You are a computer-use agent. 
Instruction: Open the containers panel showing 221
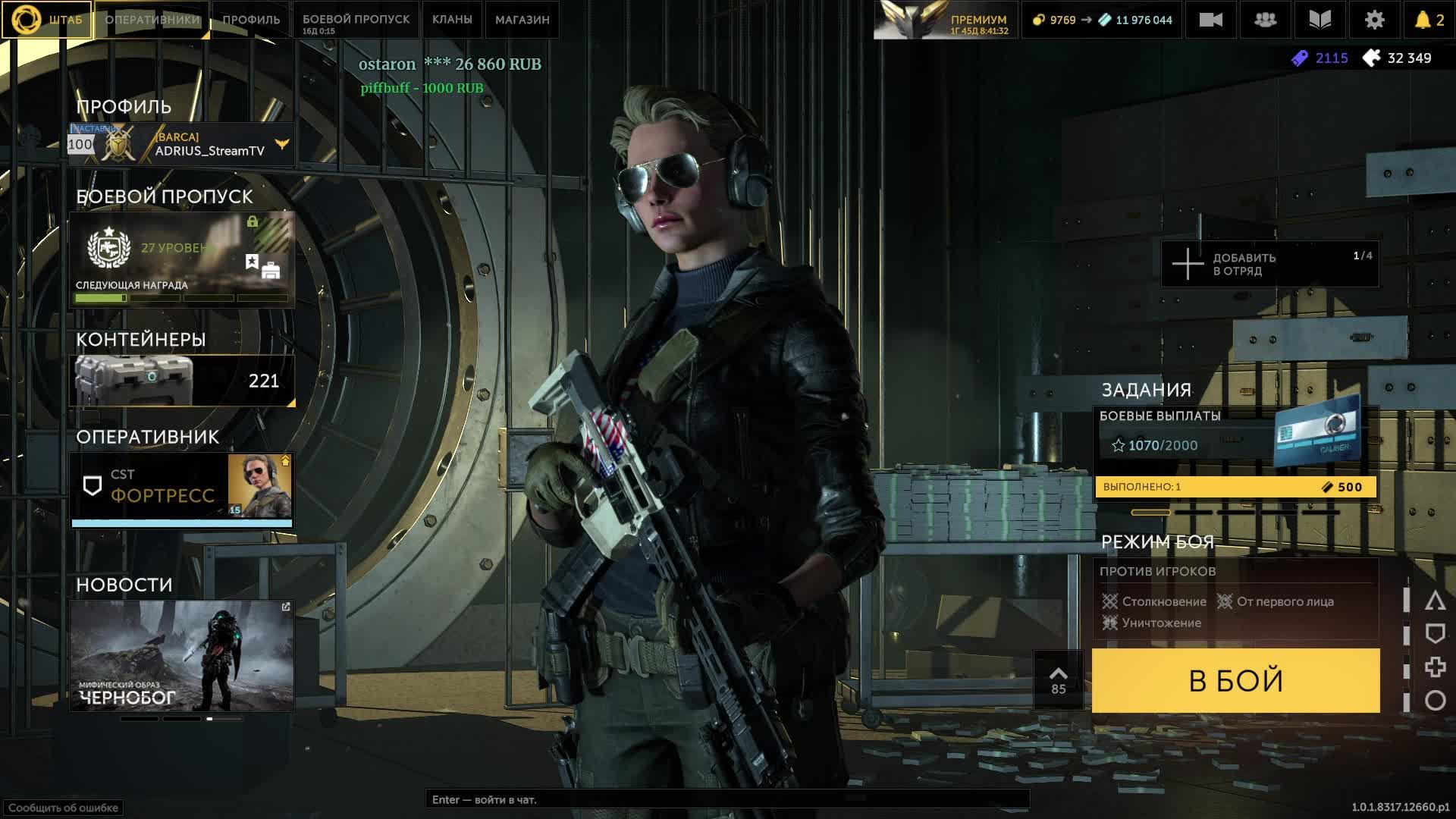[x=182, y=381]
